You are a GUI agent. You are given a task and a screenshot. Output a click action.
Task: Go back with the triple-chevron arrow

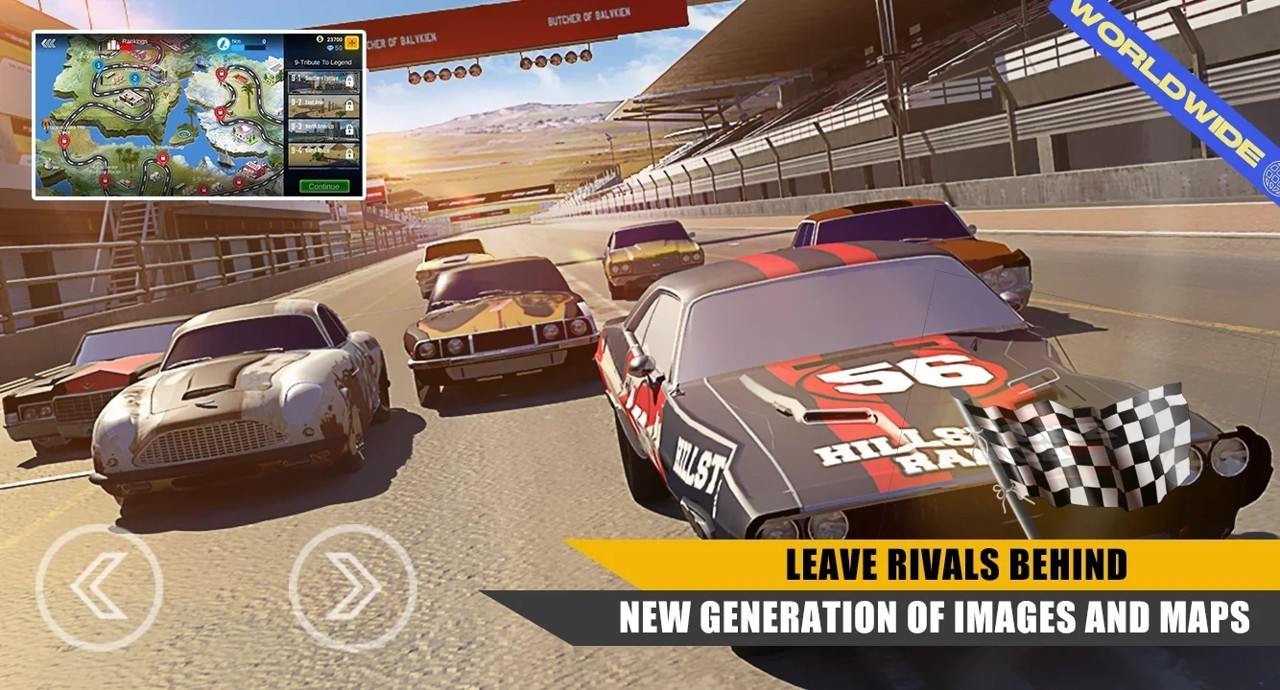[x=48, y=44]
